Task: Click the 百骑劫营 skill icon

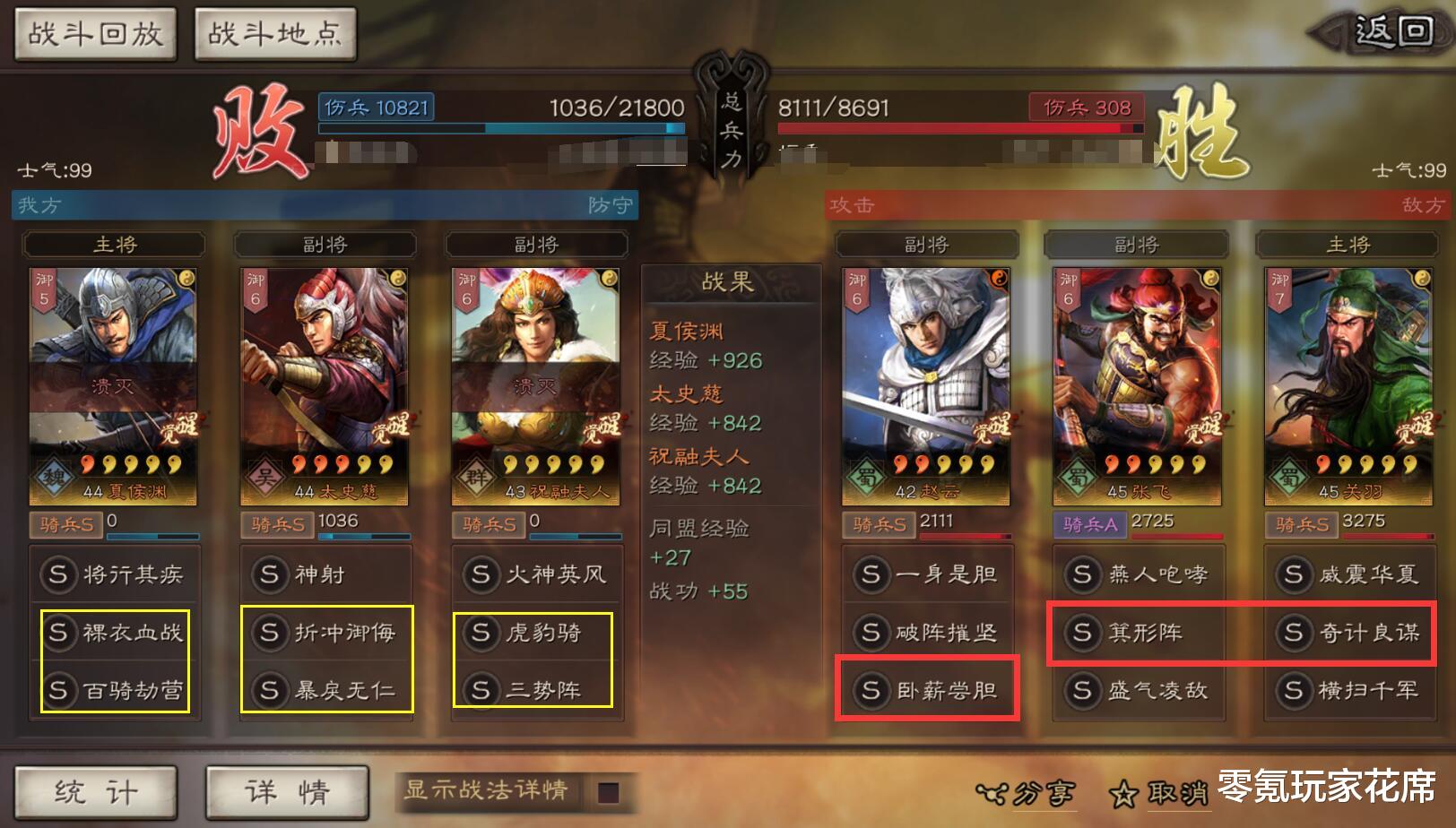Action: [x=114, y=691]
